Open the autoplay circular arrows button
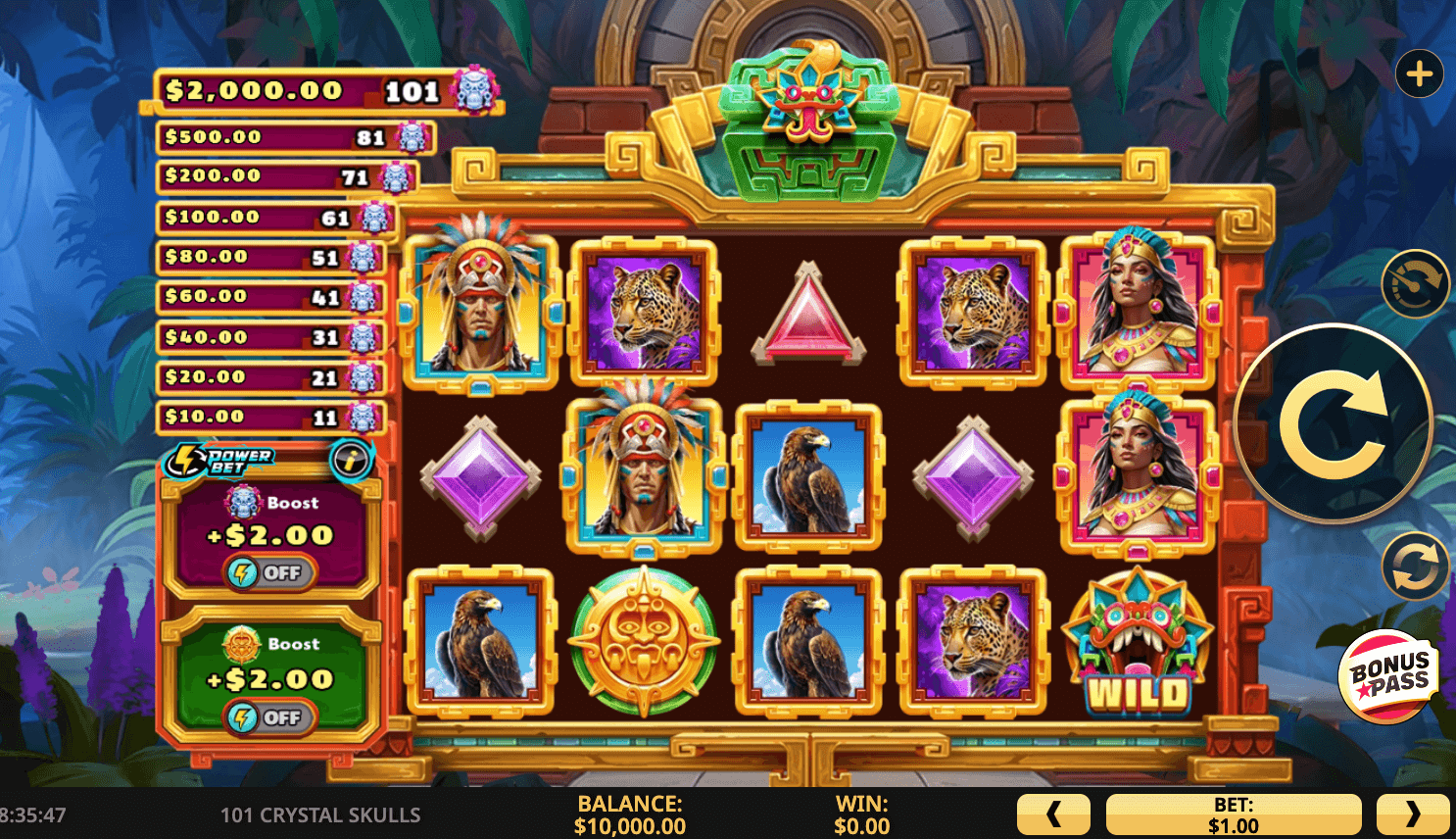This screenshot has height=839, width=1456. pyautogui.click(x=1415, y=567)
